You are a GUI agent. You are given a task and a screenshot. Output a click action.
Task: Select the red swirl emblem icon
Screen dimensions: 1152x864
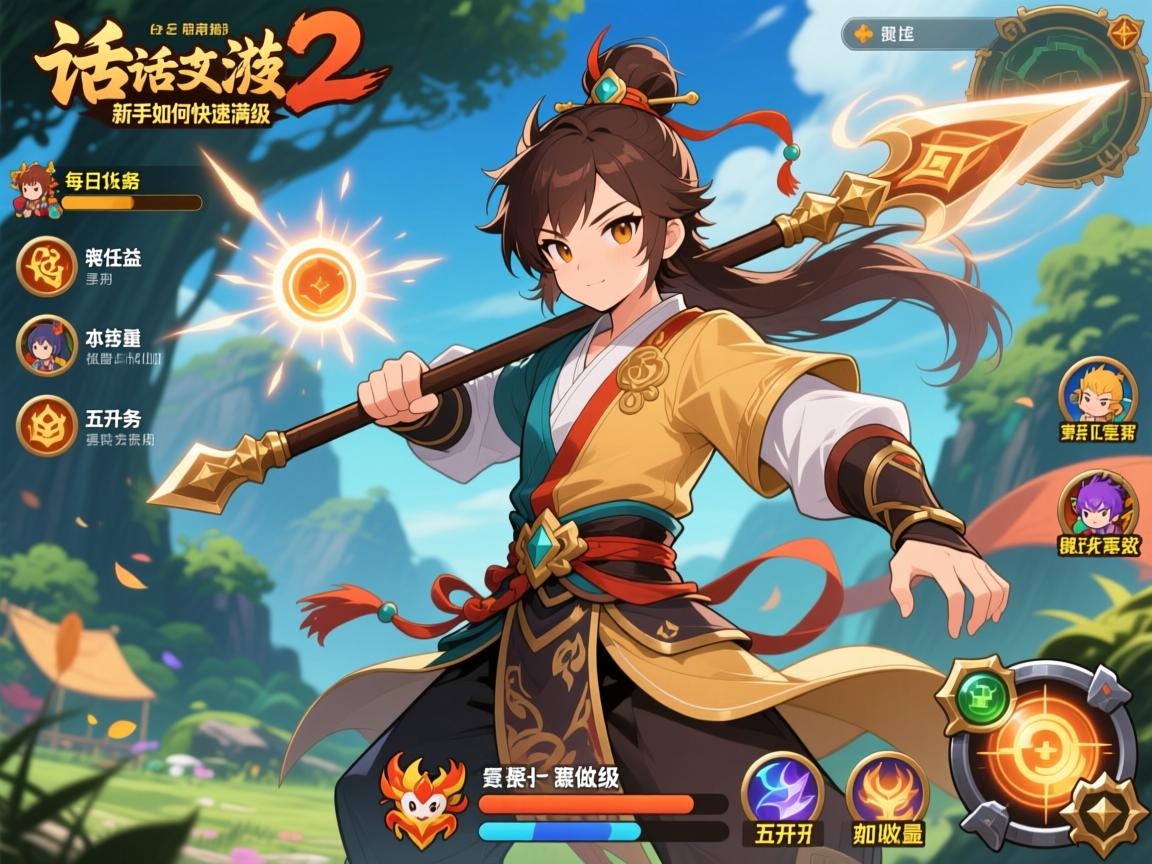coord(46,265)
